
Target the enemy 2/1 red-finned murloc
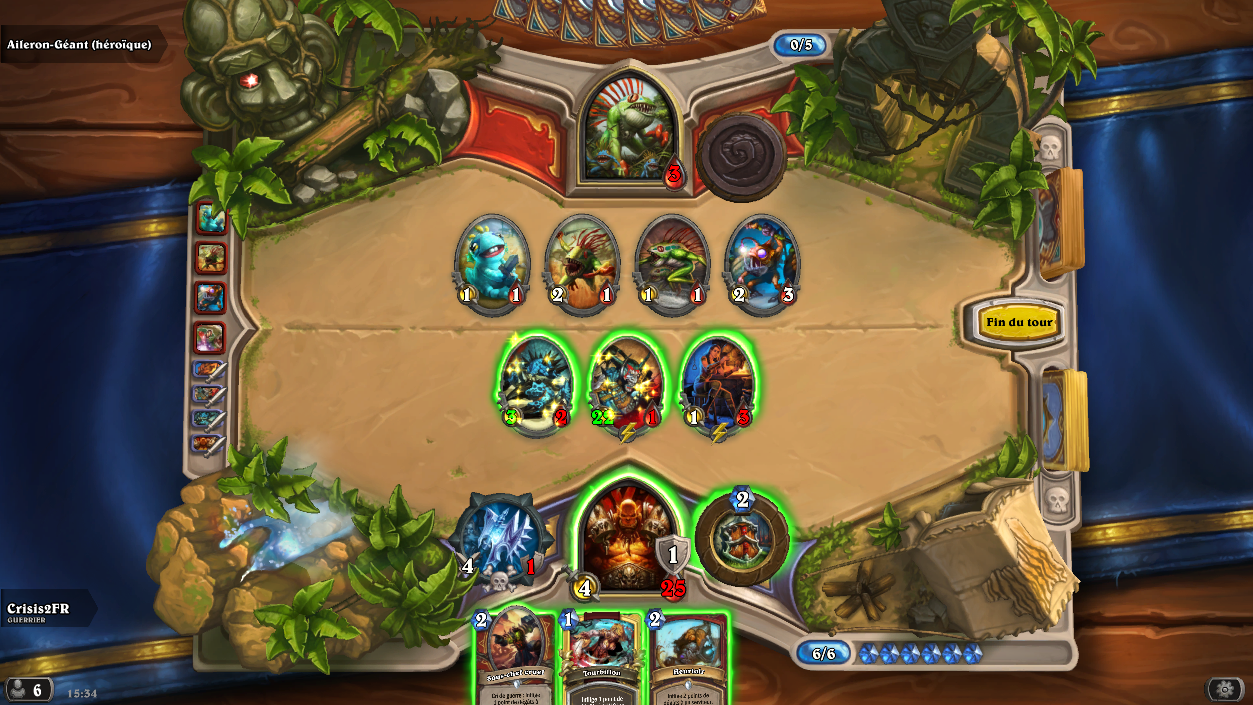coord(581,262)
